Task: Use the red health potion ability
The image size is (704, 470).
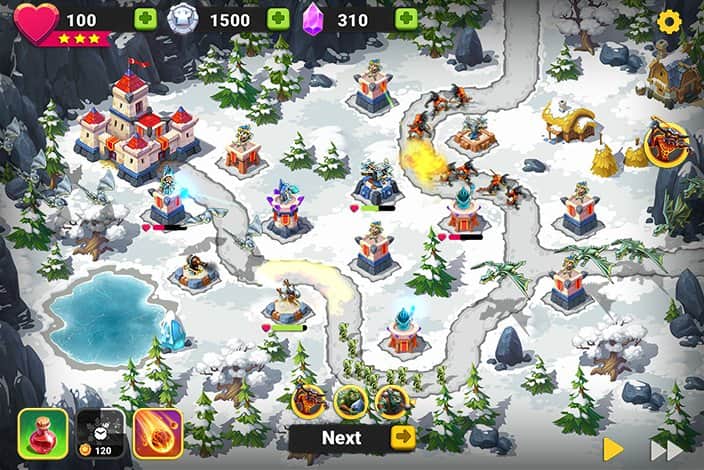Action: pyautogui.click(x=43, y=433)
